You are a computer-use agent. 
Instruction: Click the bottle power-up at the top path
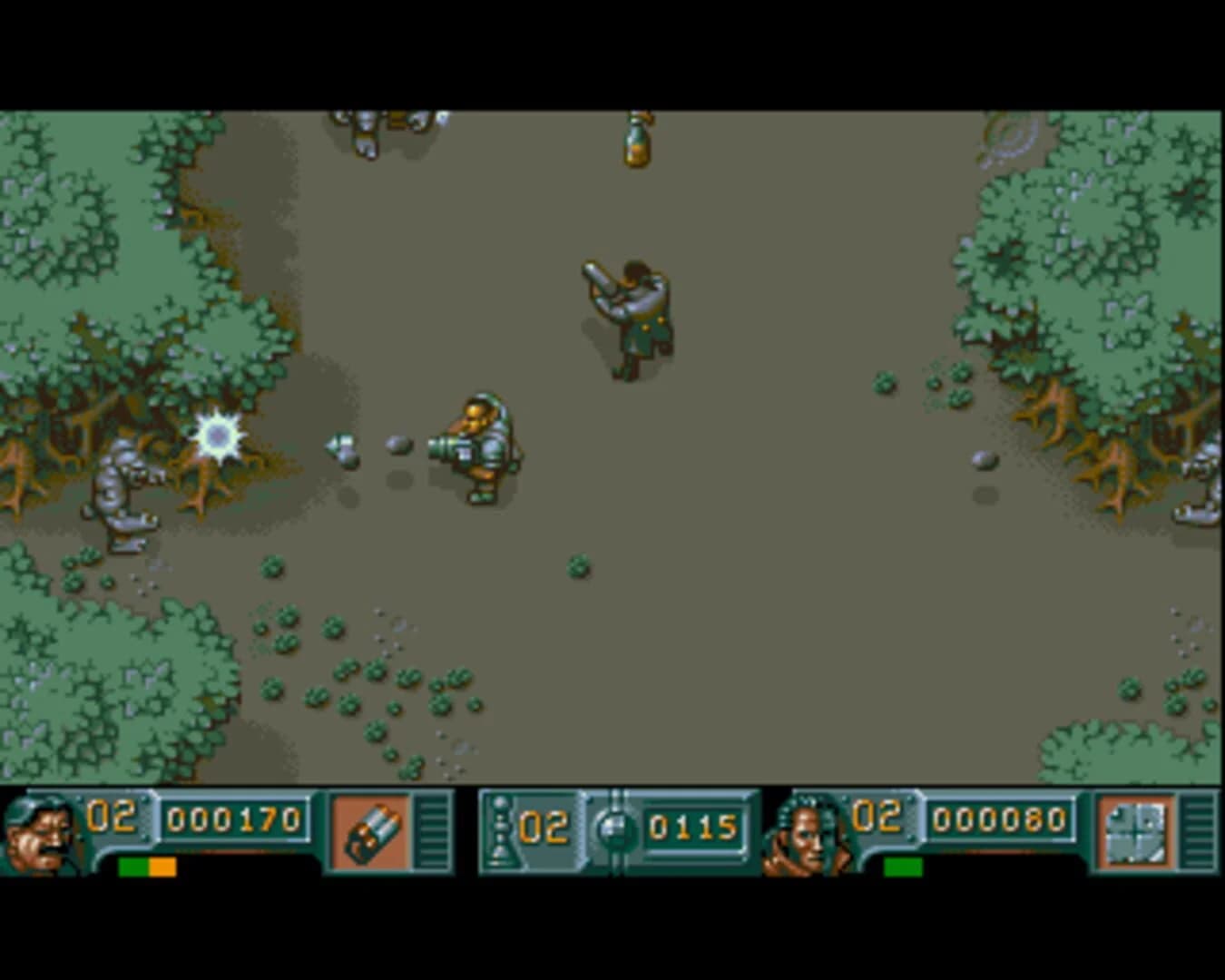tap(635, 143)
